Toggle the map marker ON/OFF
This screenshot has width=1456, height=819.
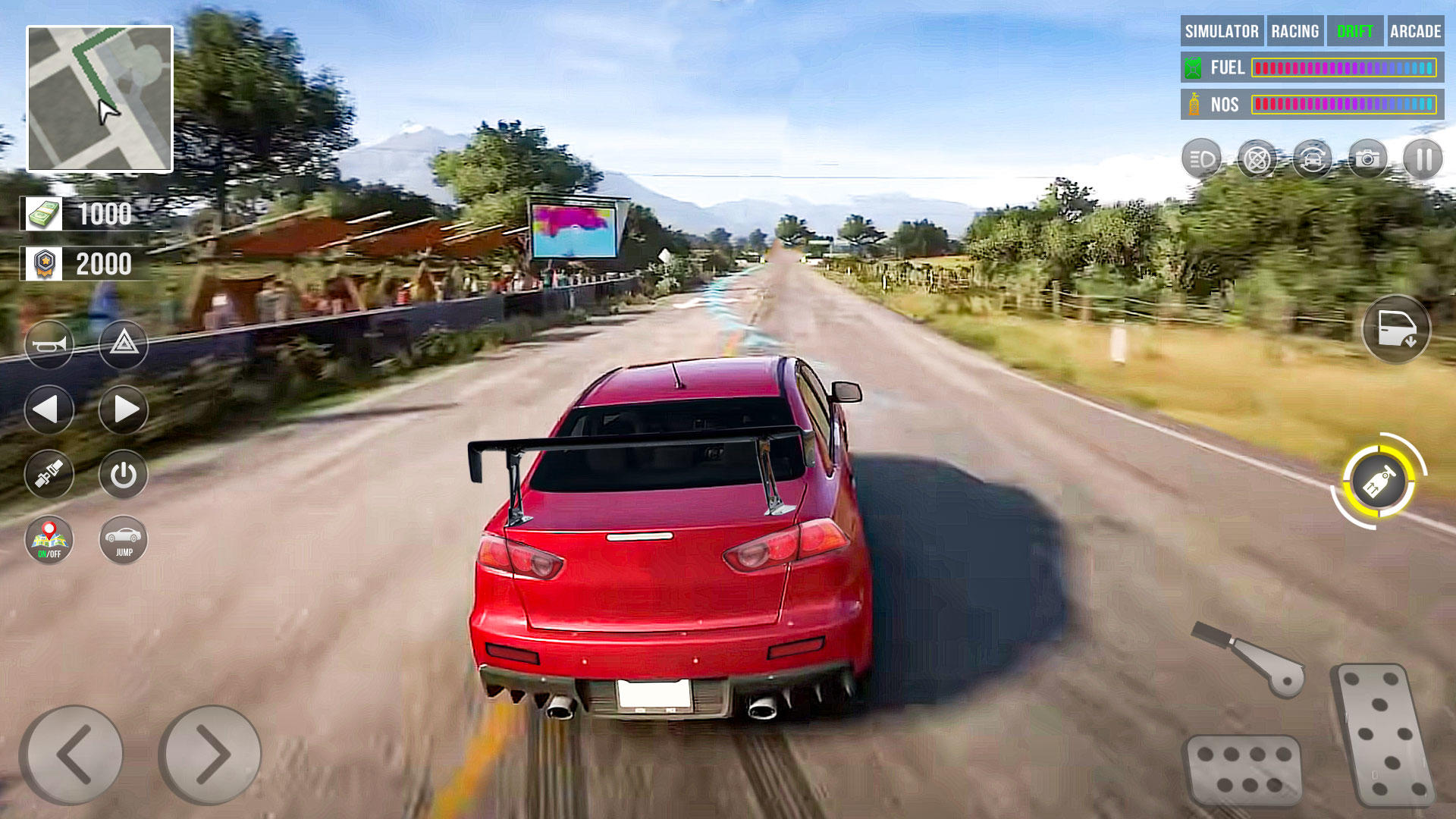pyautogui.click(x=50, y=540)
